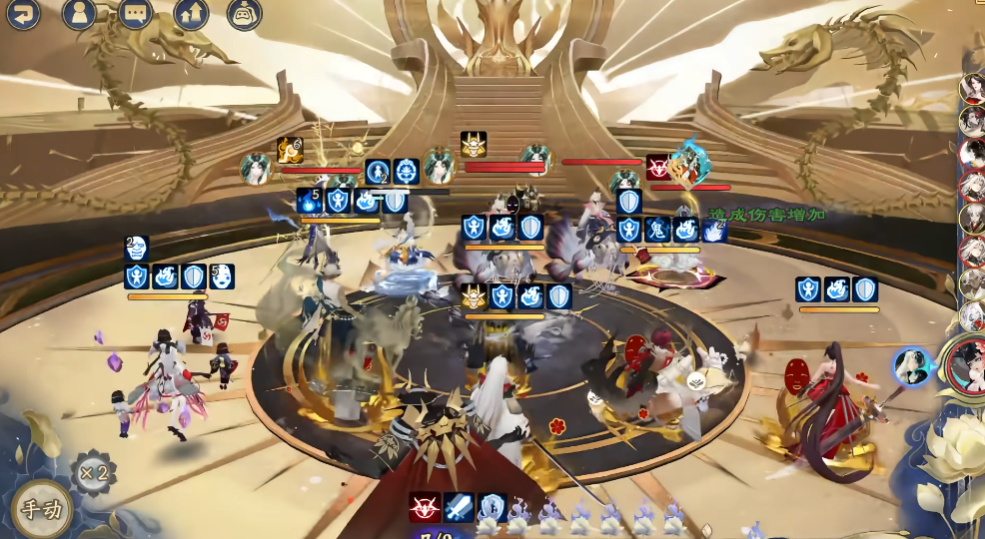Click the gamepad with down arrow icon
985x539 pixels.
(244, 13)
